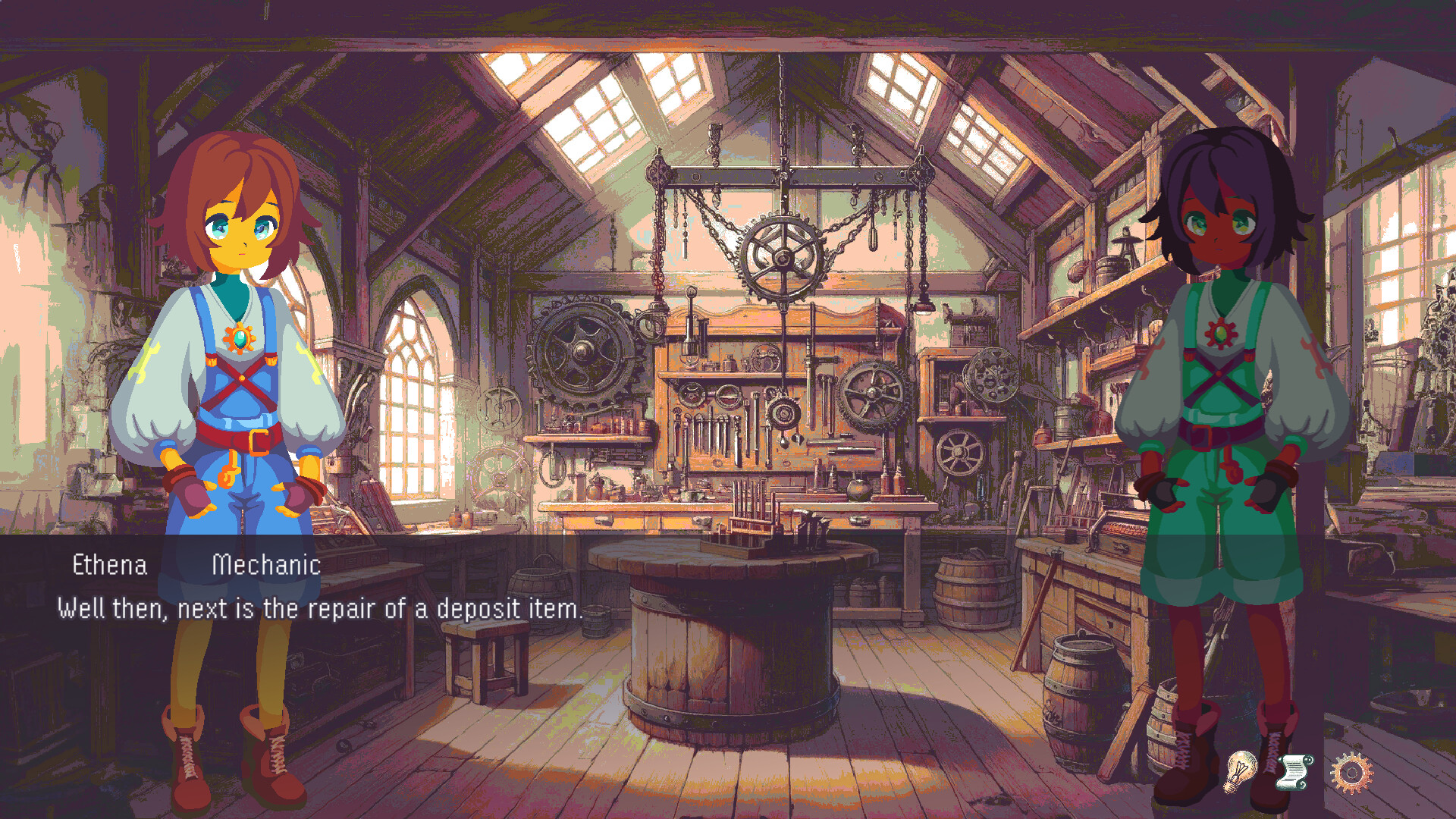Click the lightbulb hint icon
Screen dimensions: 1456x819
[1241, 771]
